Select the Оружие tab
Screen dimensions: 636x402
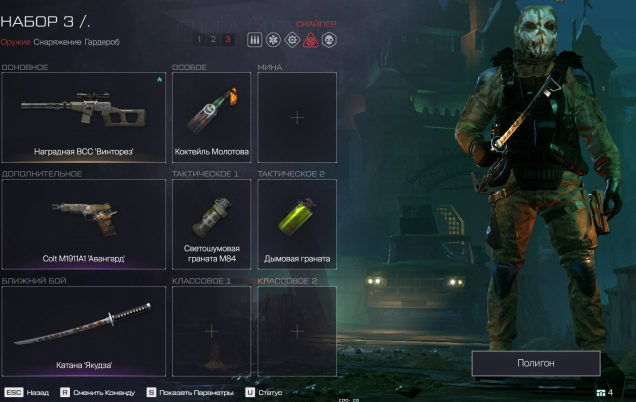click(15, 42)
